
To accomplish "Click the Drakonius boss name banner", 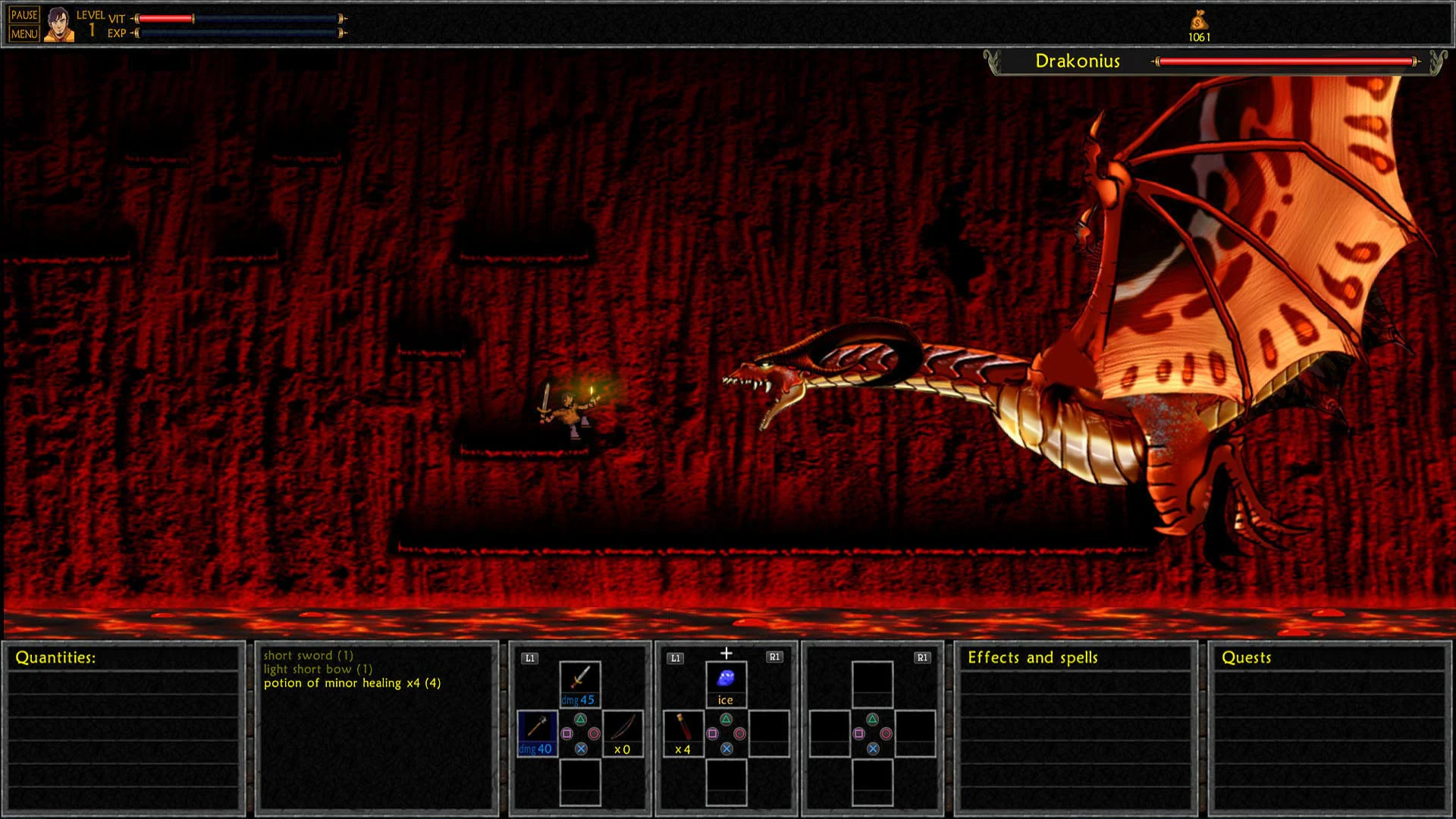I will coord(1078,62).
